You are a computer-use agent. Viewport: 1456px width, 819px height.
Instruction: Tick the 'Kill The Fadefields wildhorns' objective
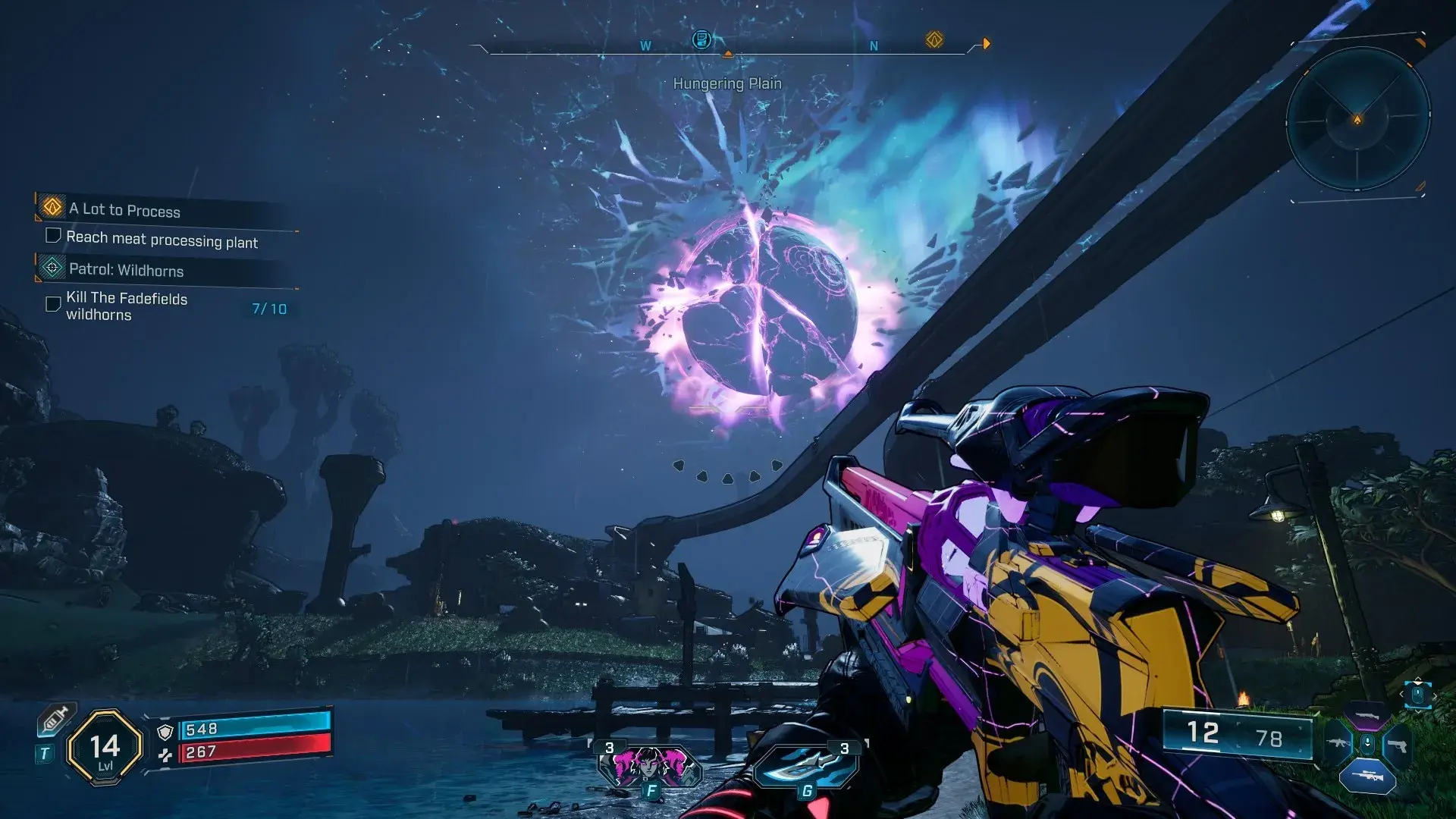pos(53,304)
